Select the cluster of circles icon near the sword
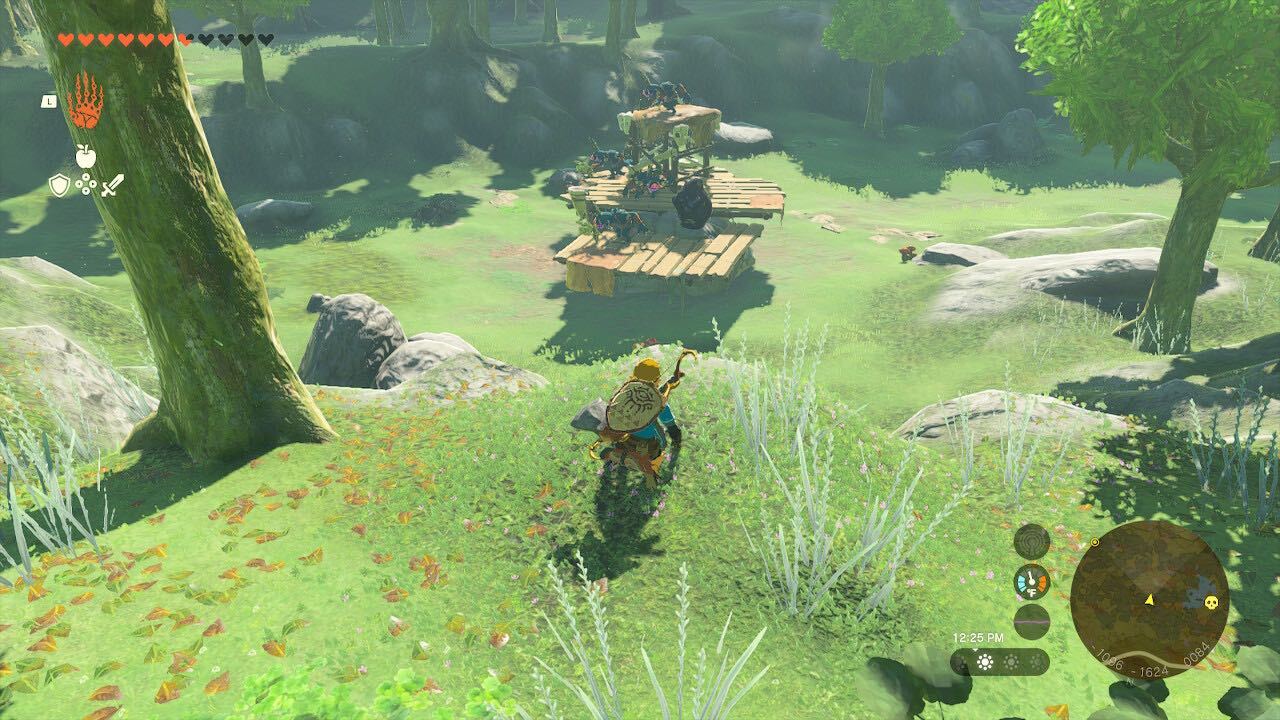 click(86, 183)
